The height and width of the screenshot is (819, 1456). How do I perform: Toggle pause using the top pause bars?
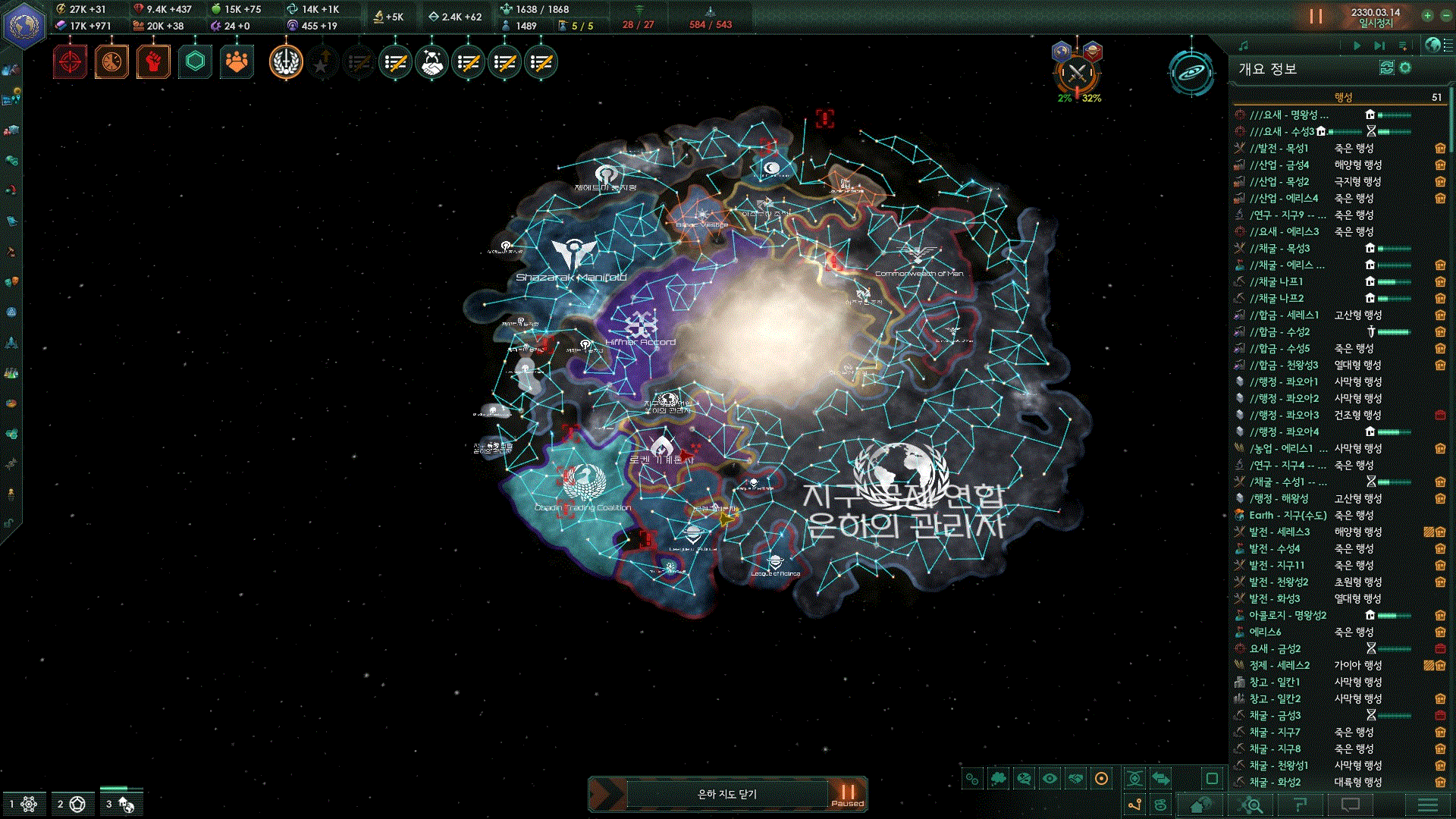(x=1316, y=16)
